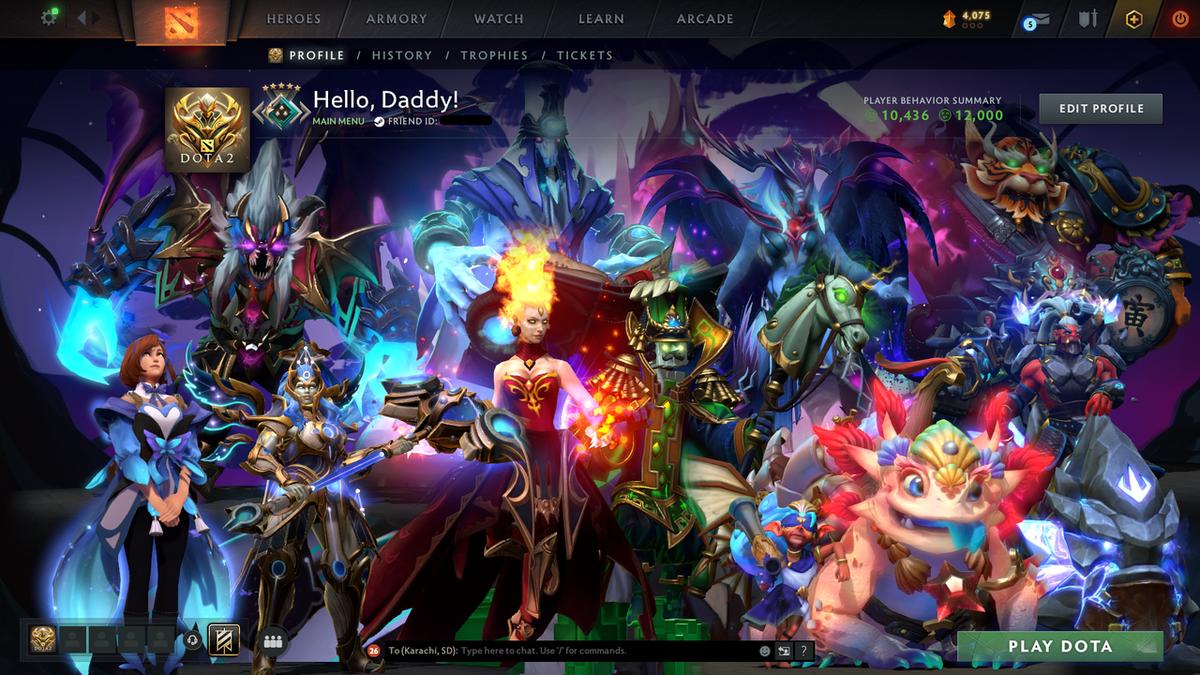Switch to the Watch section
Image resolution: width=1200 pixels, height=675 pixels.
click(499, 19)
